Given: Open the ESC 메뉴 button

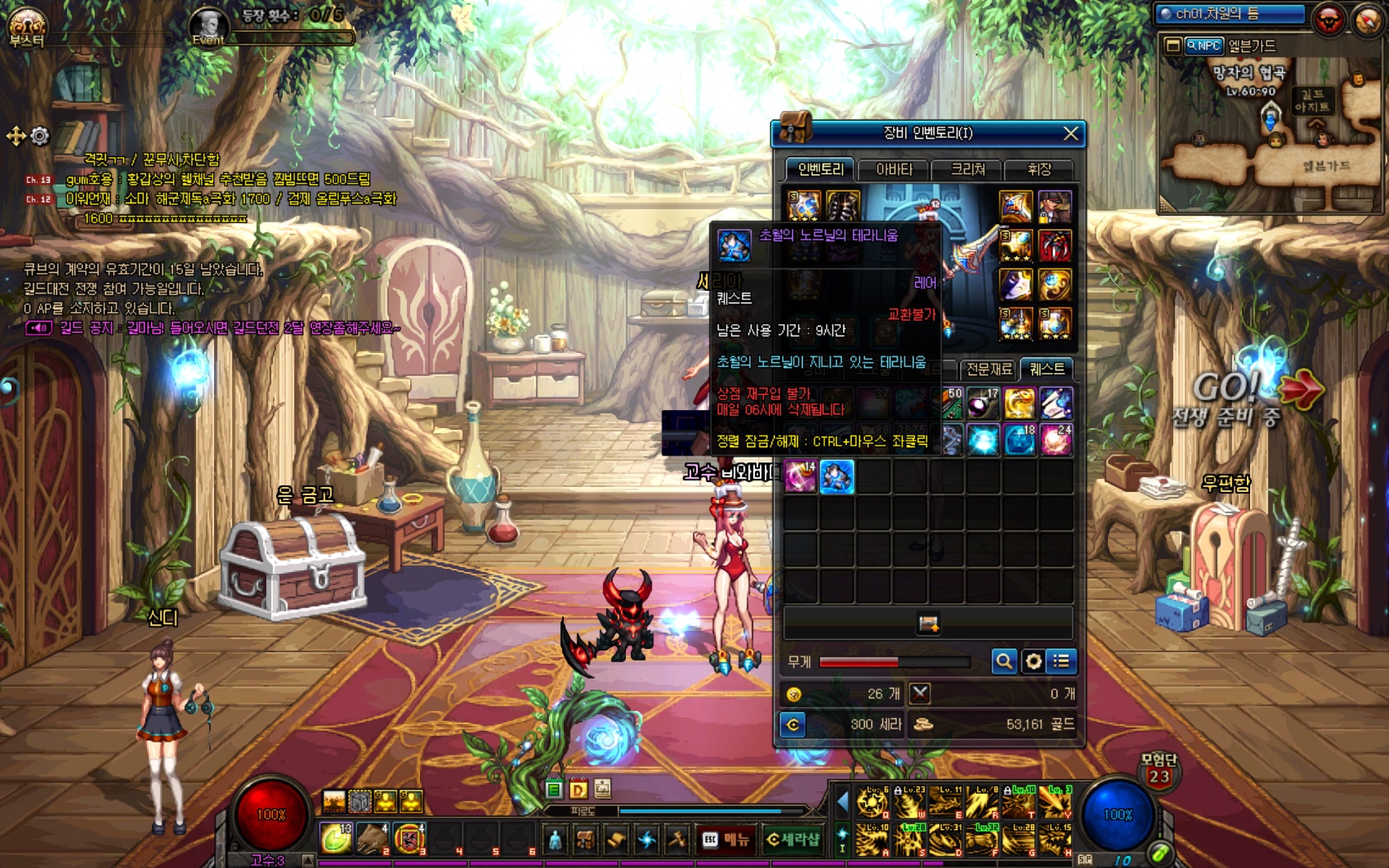Looking at the screenshot, I should click(725, 840).
